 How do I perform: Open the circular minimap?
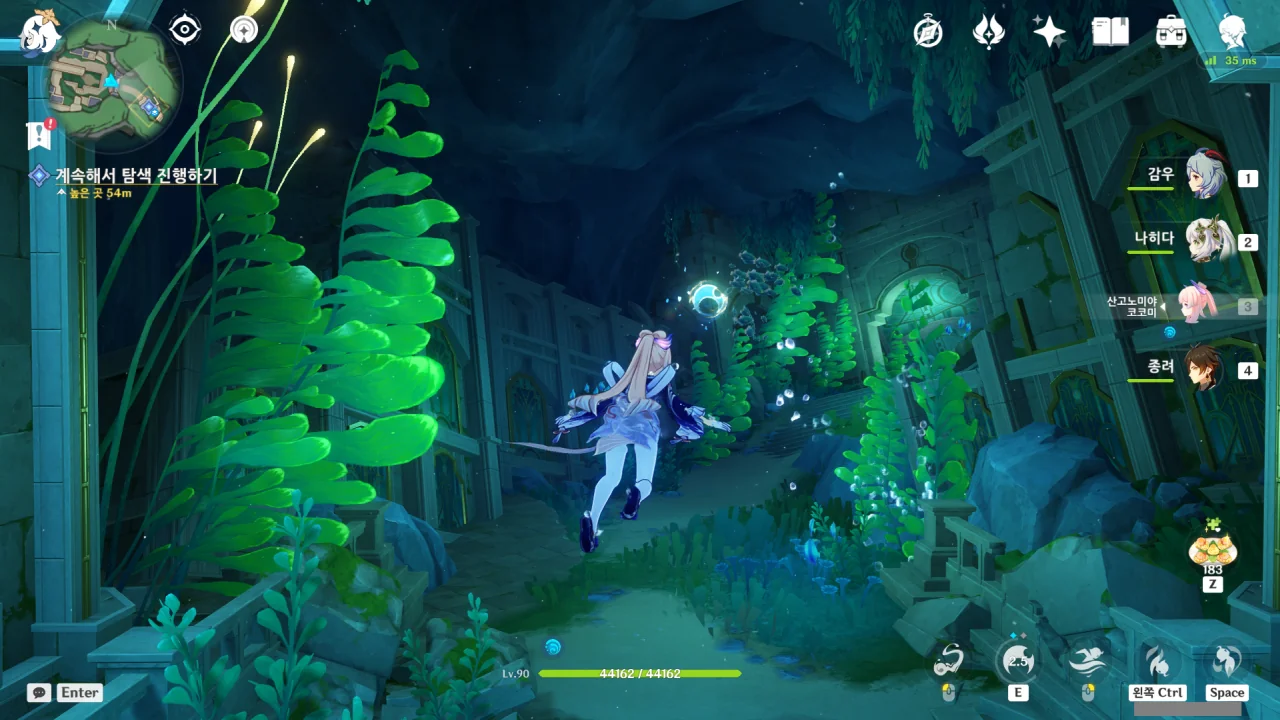pyautogui.click(x=112, y=82)
